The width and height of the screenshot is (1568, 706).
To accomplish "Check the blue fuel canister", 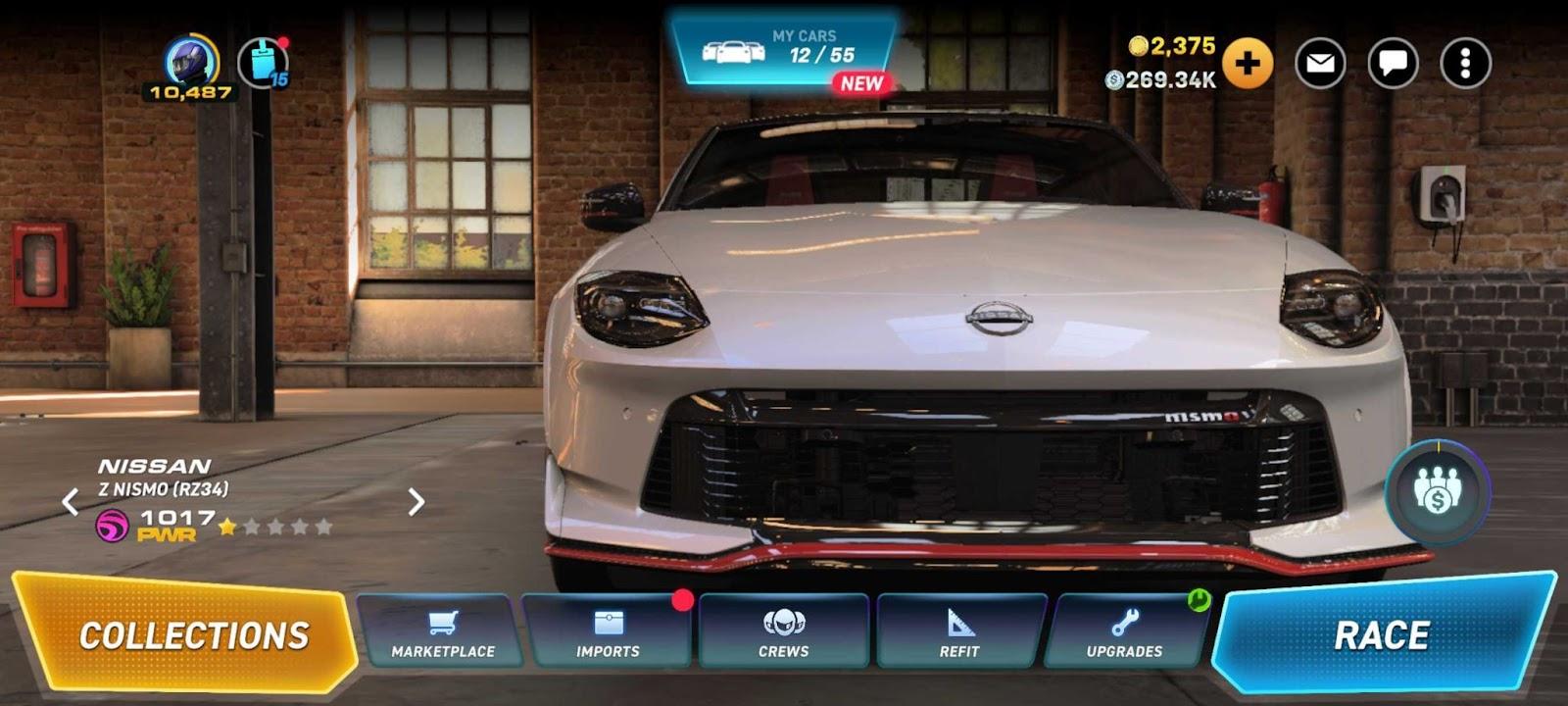I will click(x=263, y=63).
